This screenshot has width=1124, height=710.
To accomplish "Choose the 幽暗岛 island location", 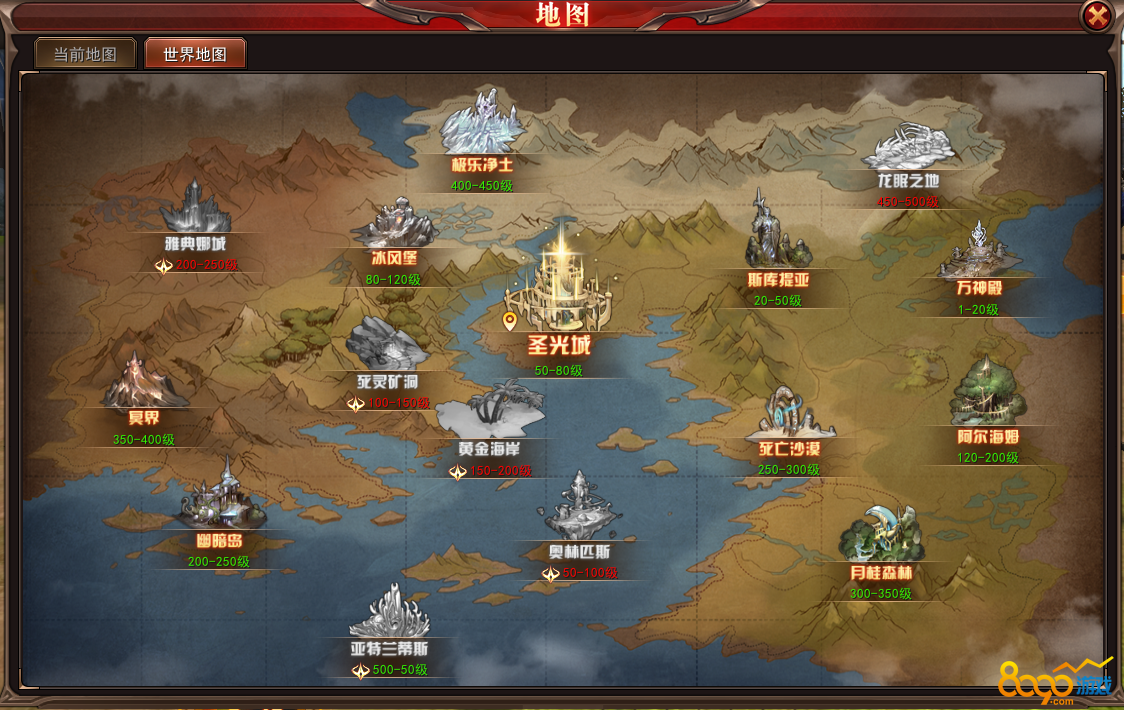I will pos(220,500).
